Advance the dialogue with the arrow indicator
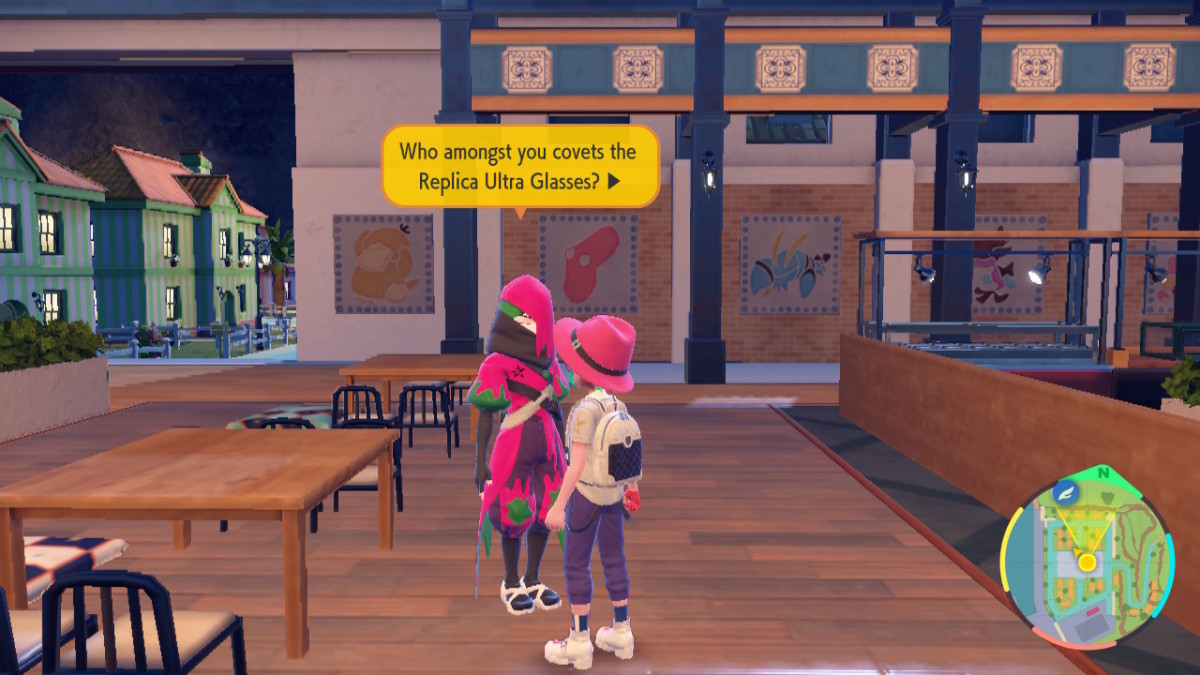Screen dimensions: 1200x675 614,182
